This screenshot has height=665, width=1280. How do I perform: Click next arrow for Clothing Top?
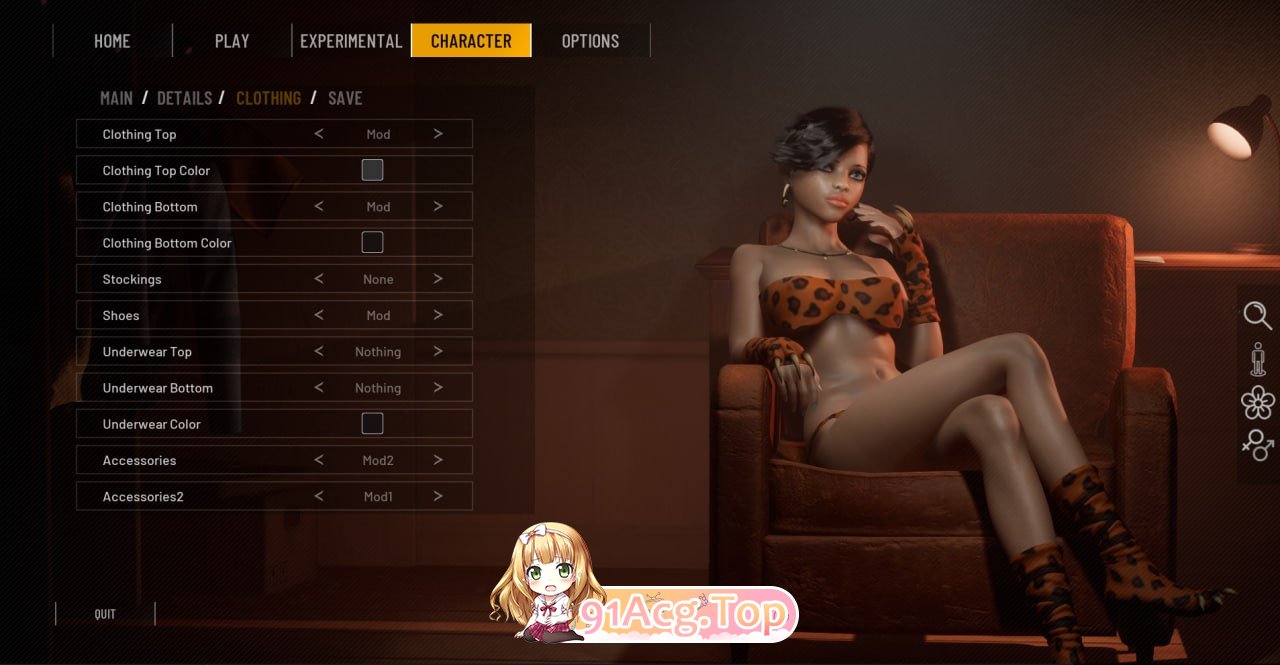(x=438, y=134)
